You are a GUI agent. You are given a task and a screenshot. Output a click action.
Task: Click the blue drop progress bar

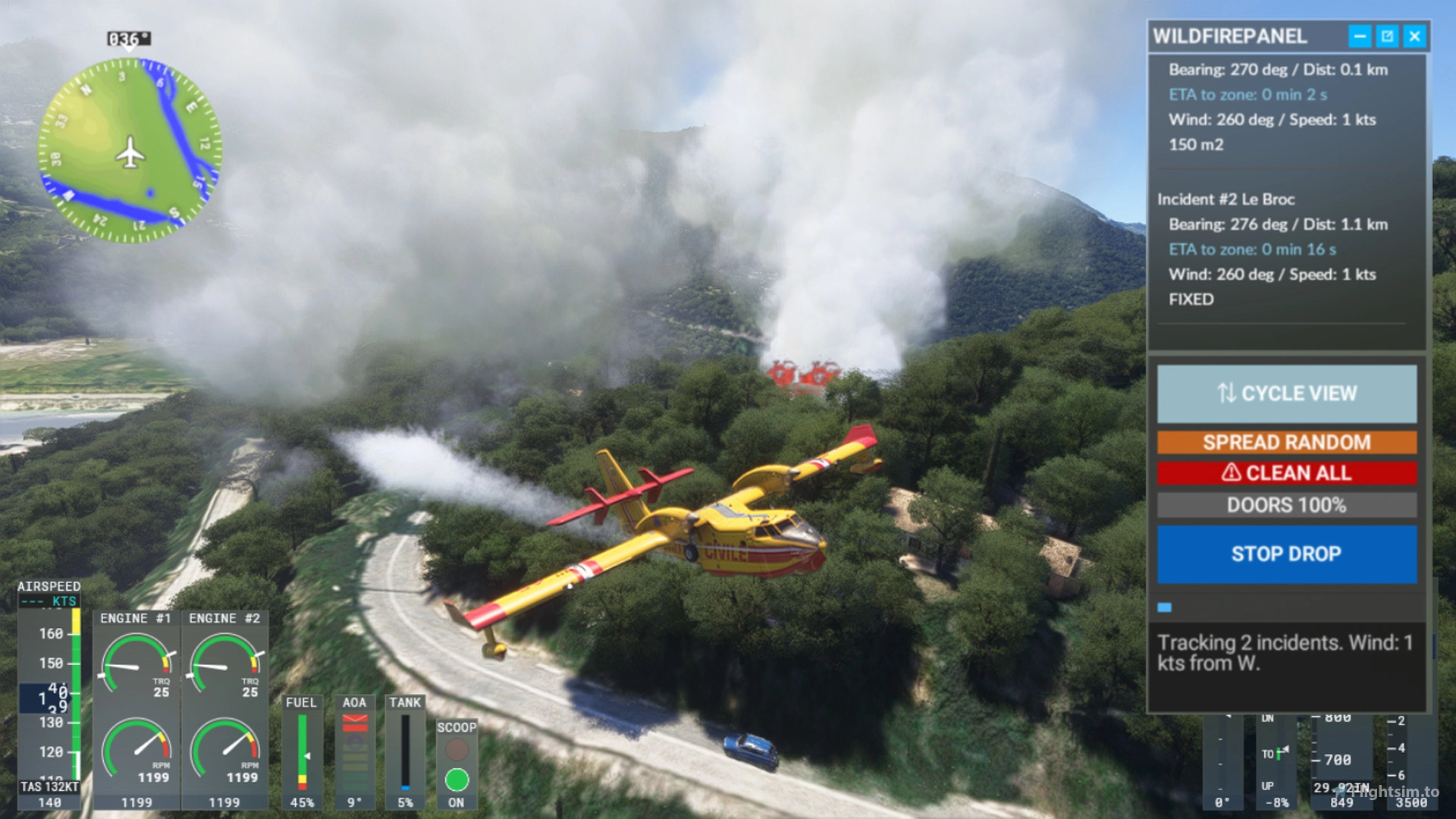pos(1165,605)
